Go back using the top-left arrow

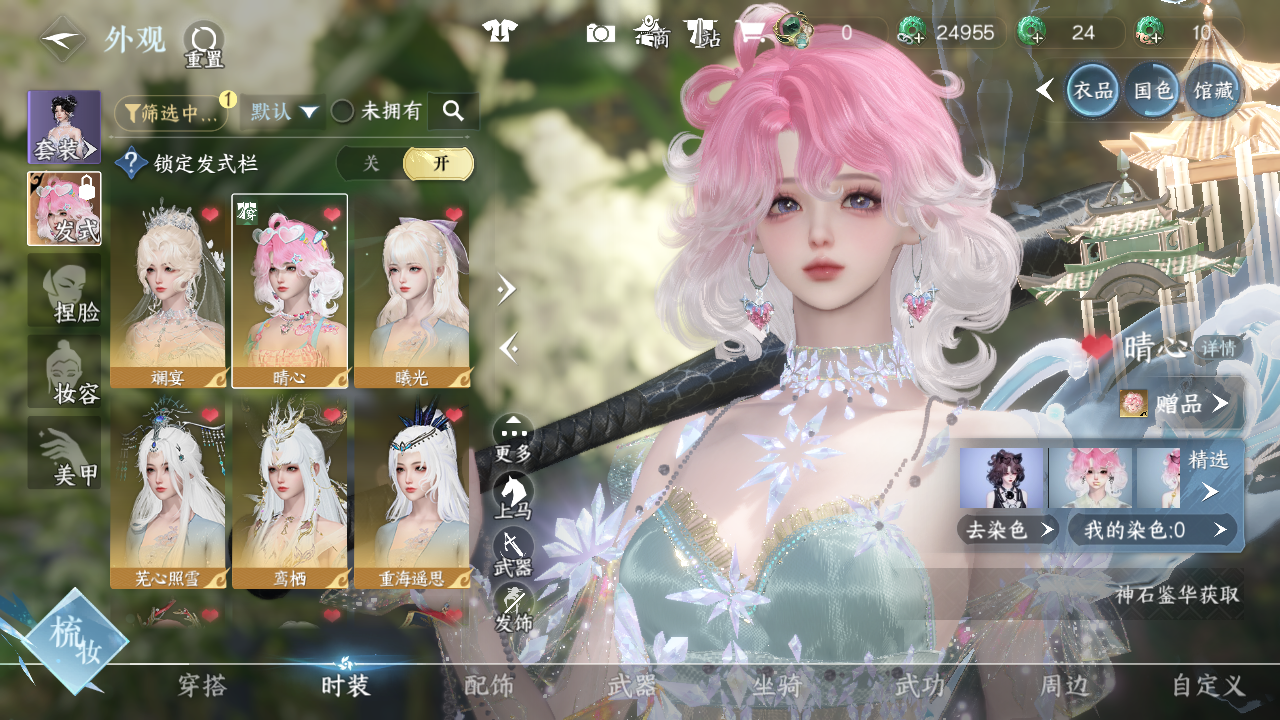(x=62, y=40)
